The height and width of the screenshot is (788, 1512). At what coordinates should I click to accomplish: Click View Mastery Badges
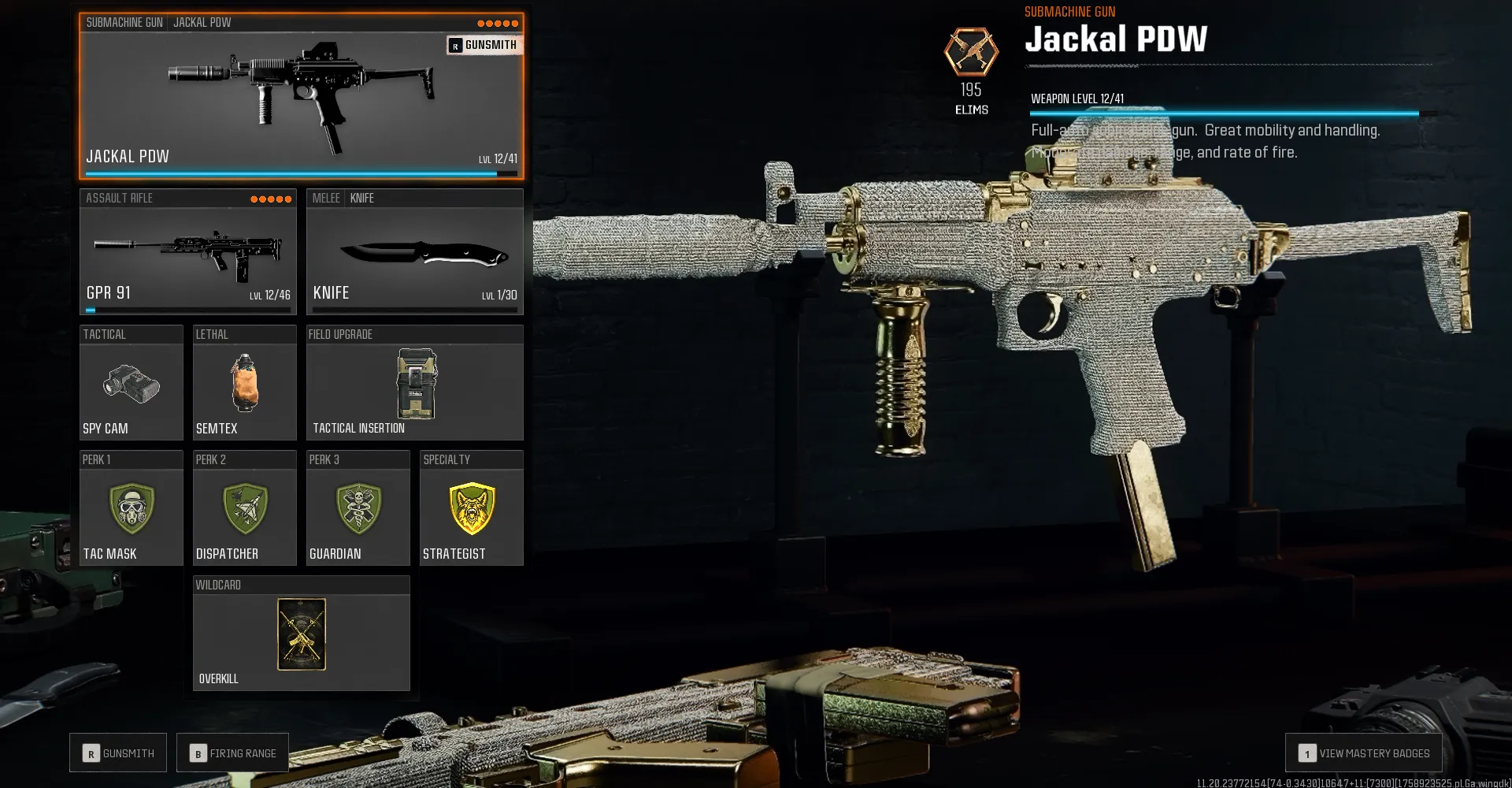click(1363, 753)
